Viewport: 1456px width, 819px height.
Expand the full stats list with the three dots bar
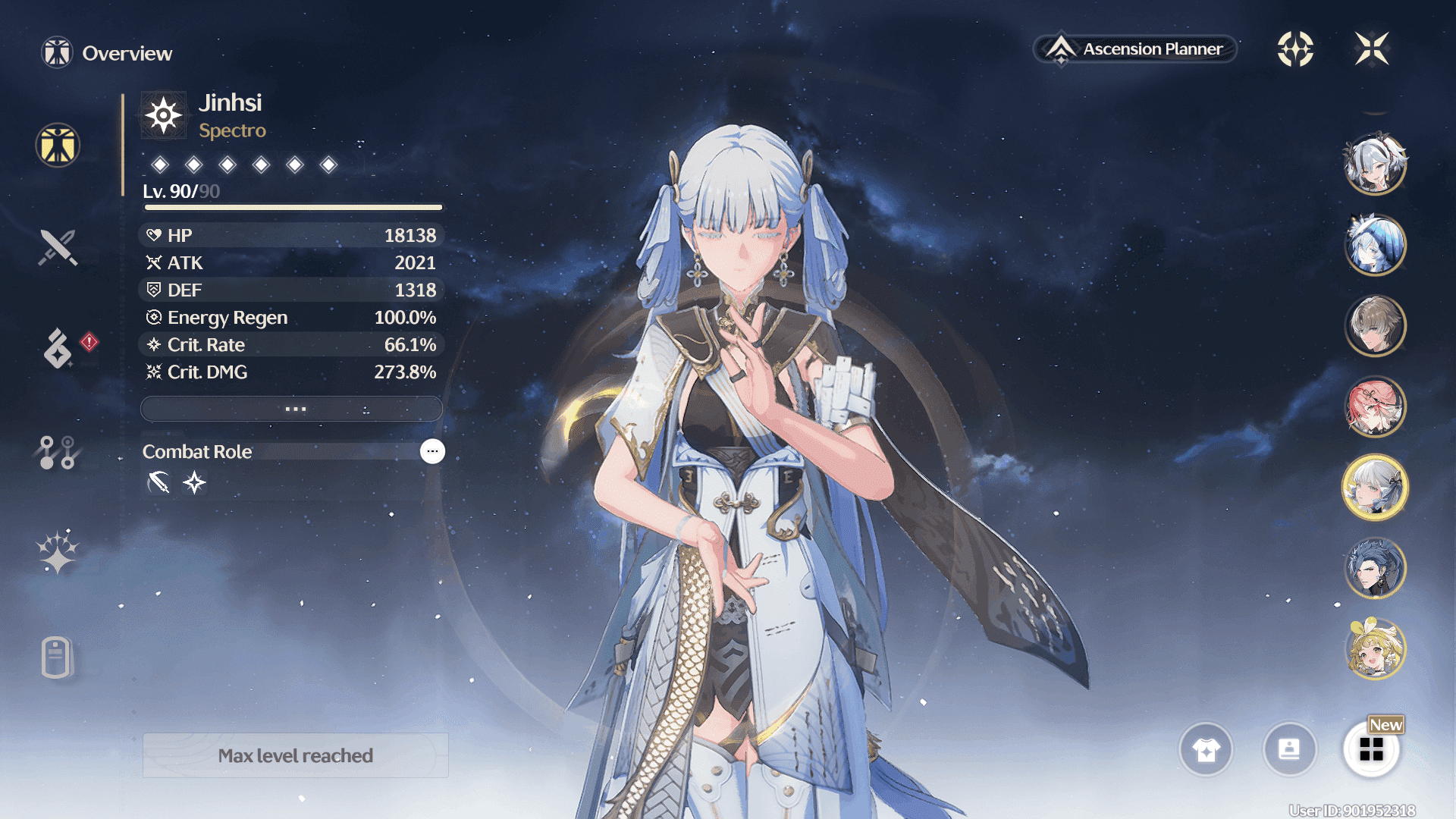[292, 409]
